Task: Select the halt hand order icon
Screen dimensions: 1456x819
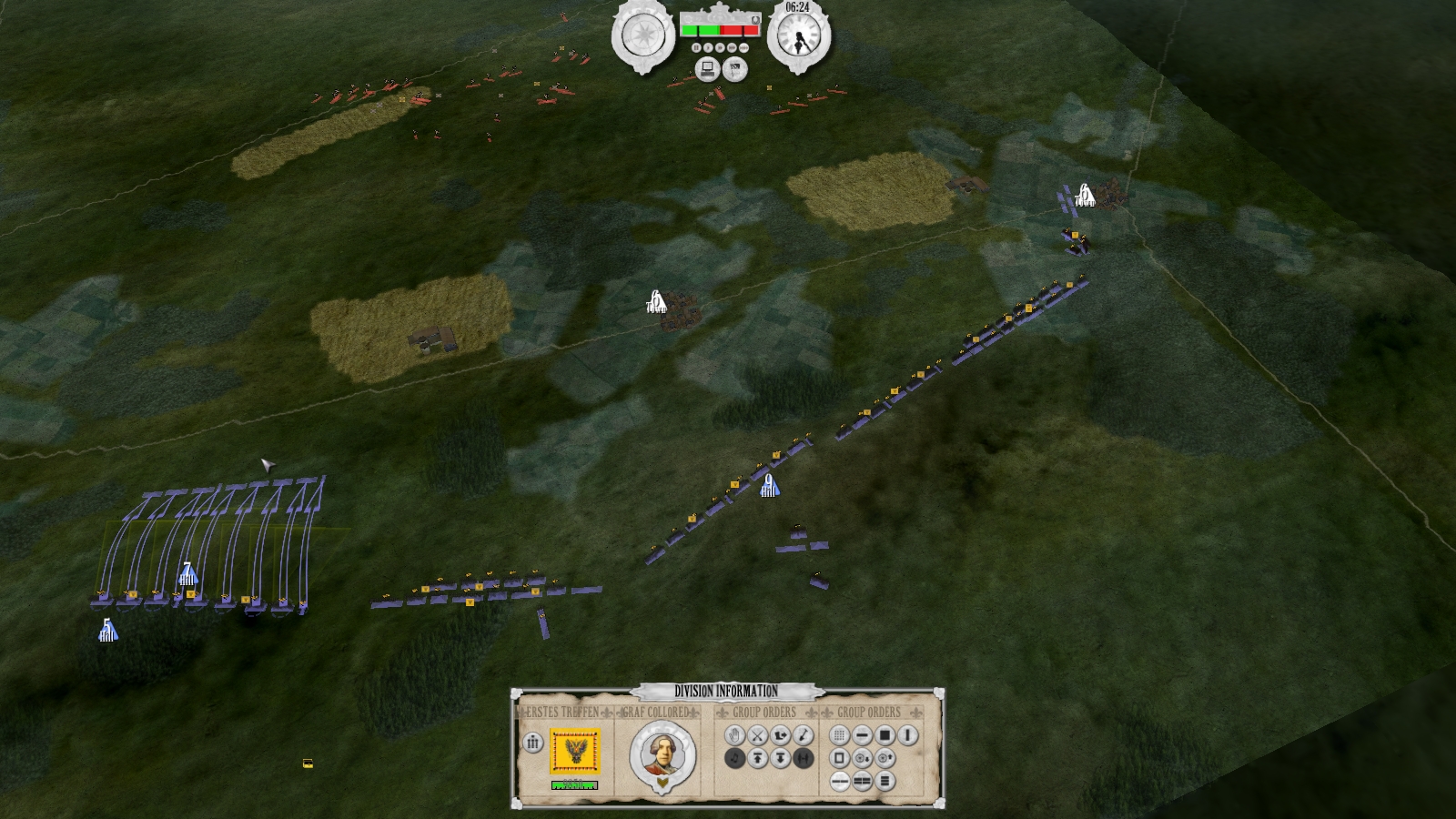Action: pyautogui.click(x=734, y=734)
